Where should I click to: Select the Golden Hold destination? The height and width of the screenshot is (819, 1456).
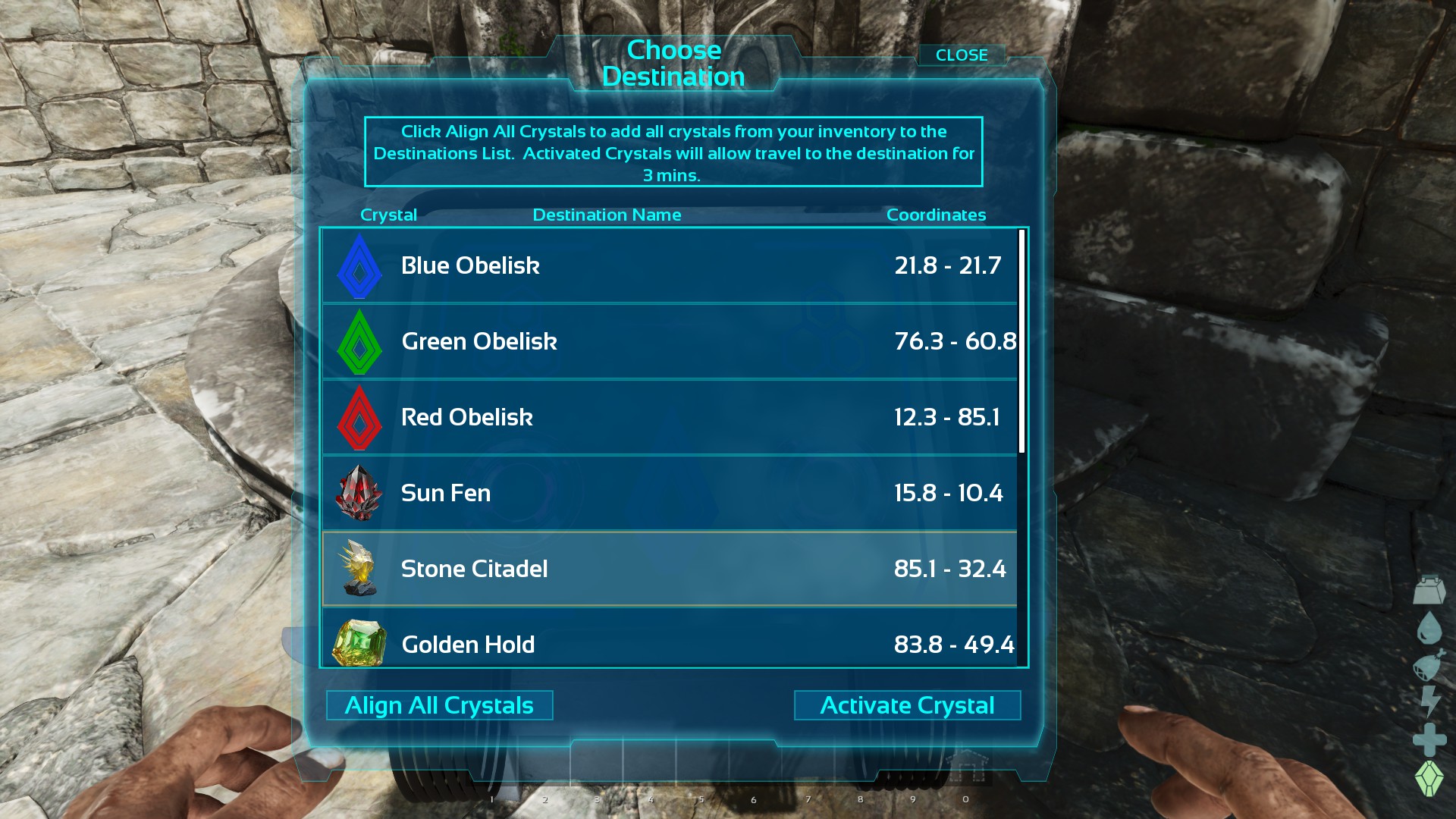point(669,643)
